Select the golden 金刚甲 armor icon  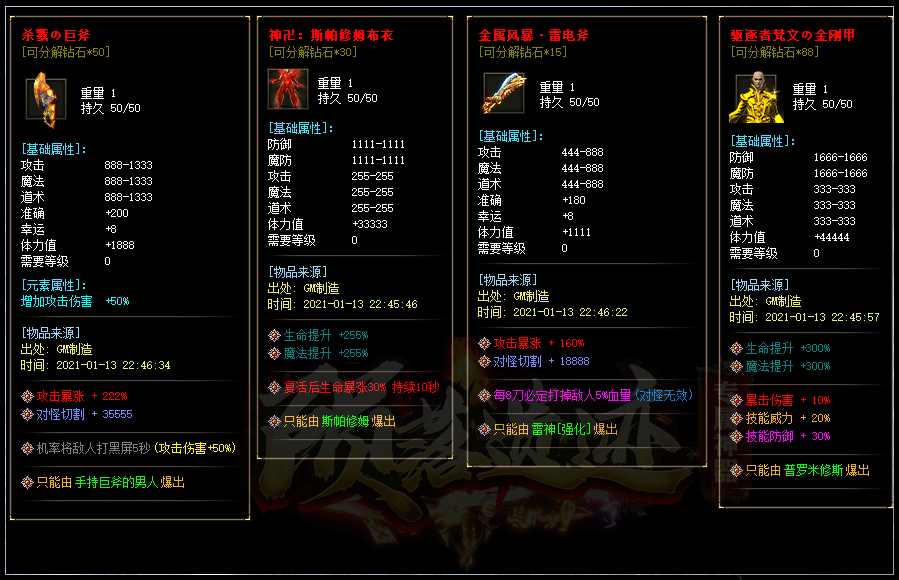(755, 96)
